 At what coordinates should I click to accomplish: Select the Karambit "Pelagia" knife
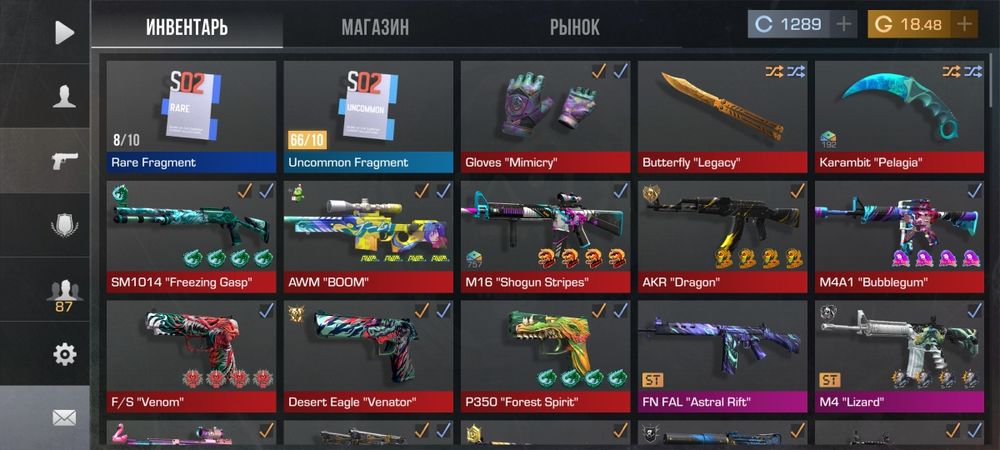point(898,116)
